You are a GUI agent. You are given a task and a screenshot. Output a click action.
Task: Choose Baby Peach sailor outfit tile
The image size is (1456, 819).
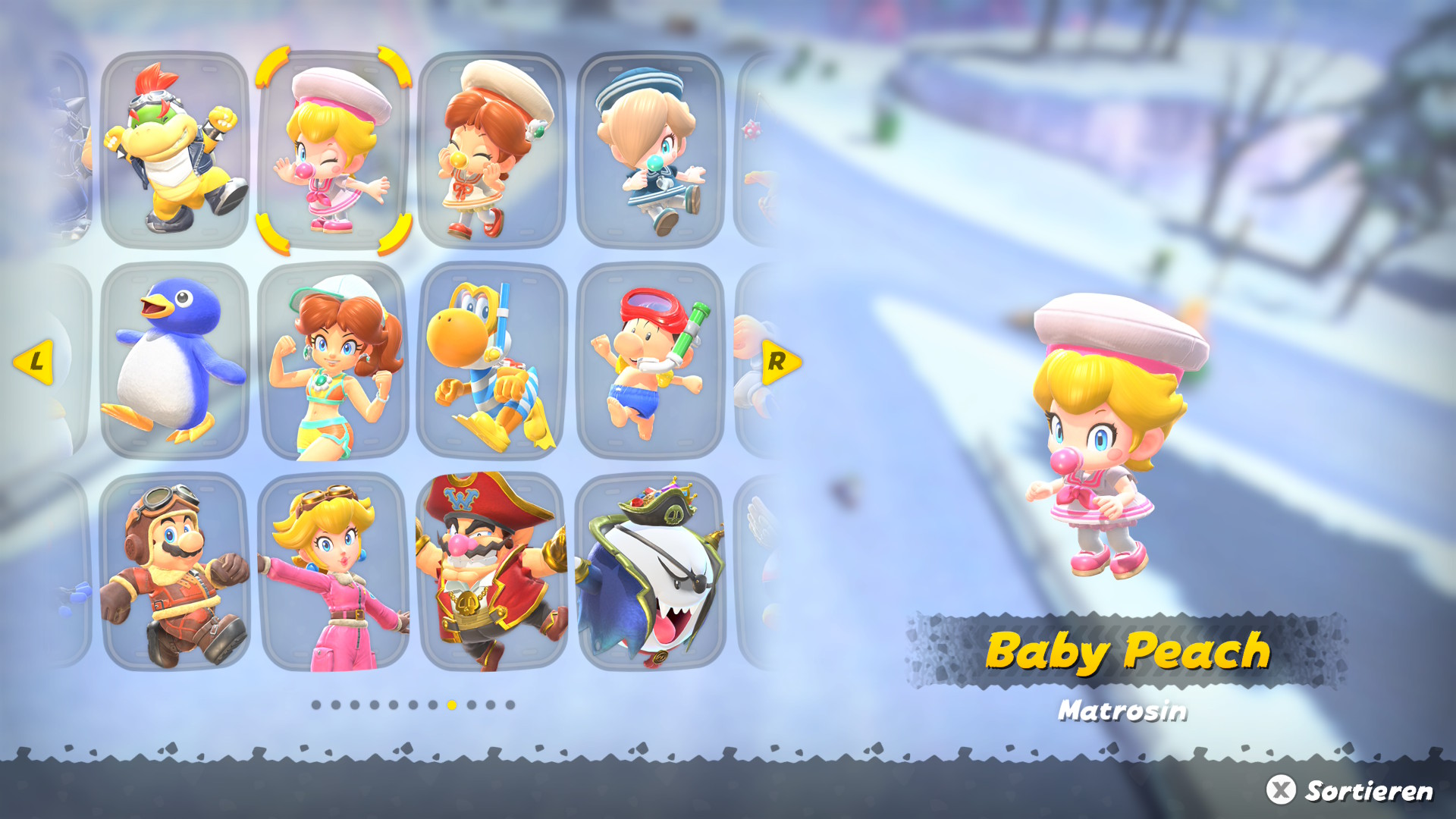(x=333, y=149)
